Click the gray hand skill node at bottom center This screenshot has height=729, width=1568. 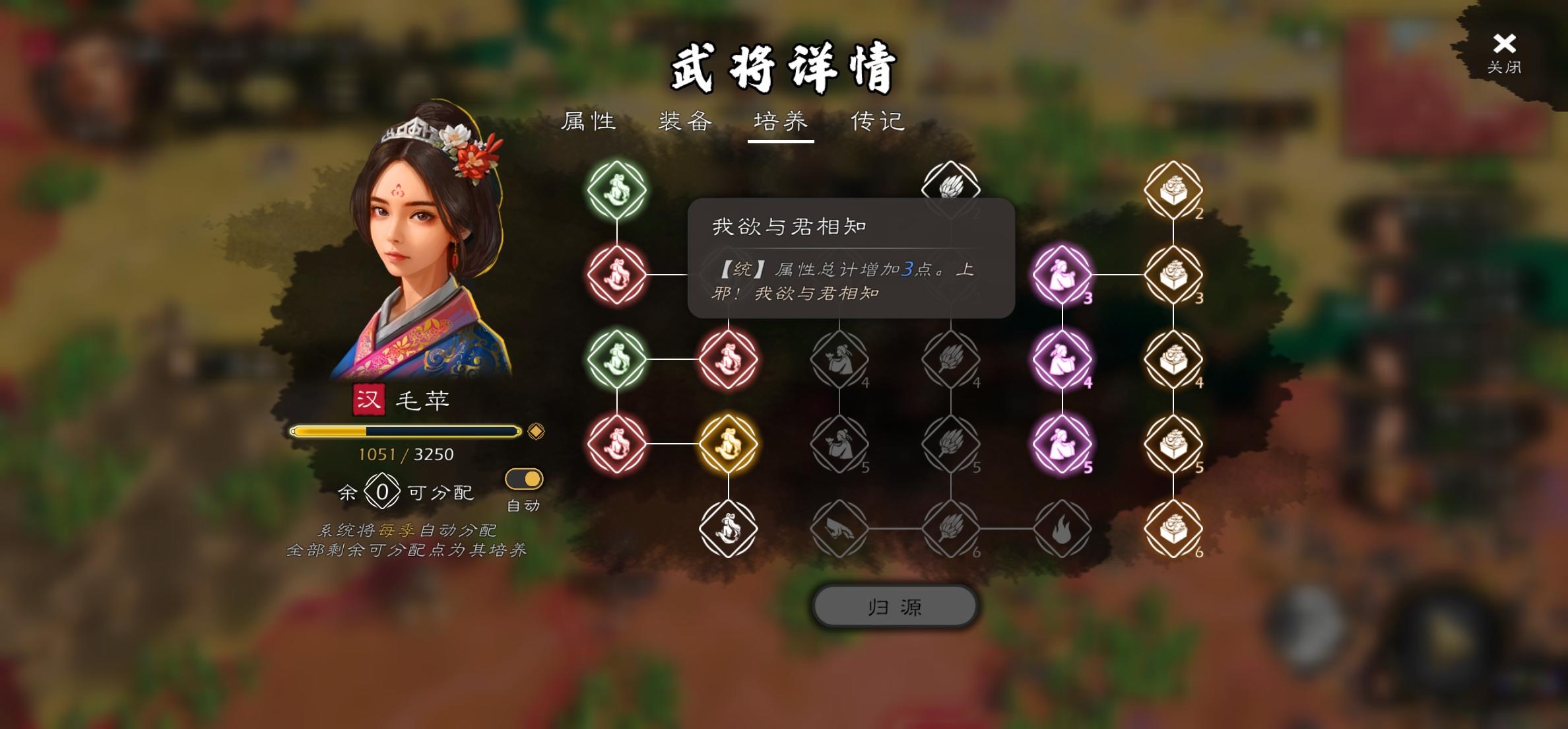(x=839, y=528)
